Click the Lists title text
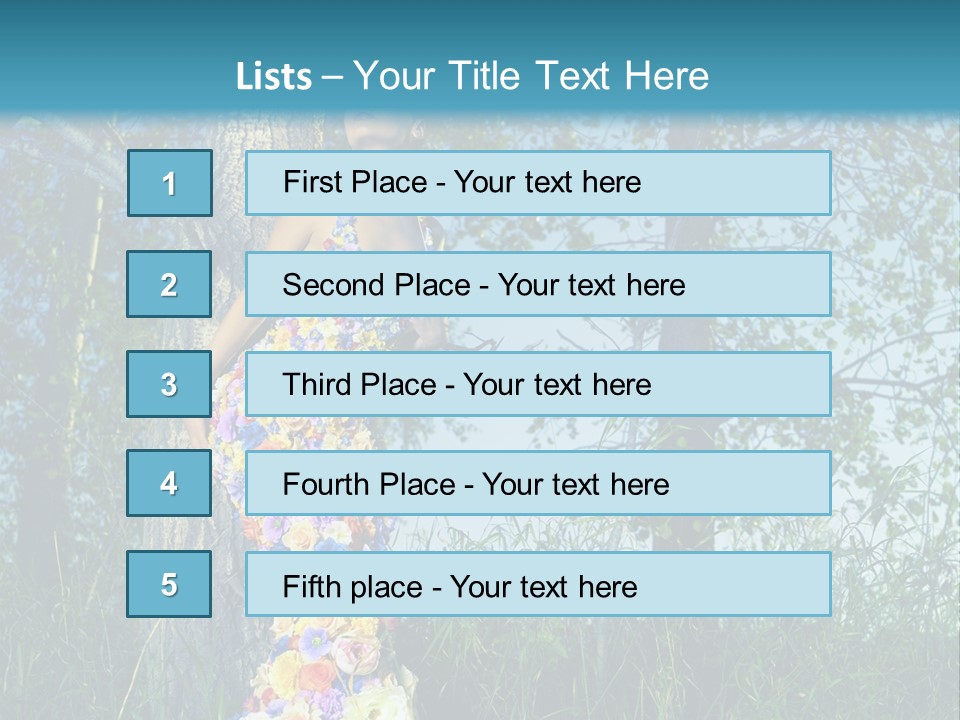This screenshot has width=960, height=720. click(x=472, y=76)
